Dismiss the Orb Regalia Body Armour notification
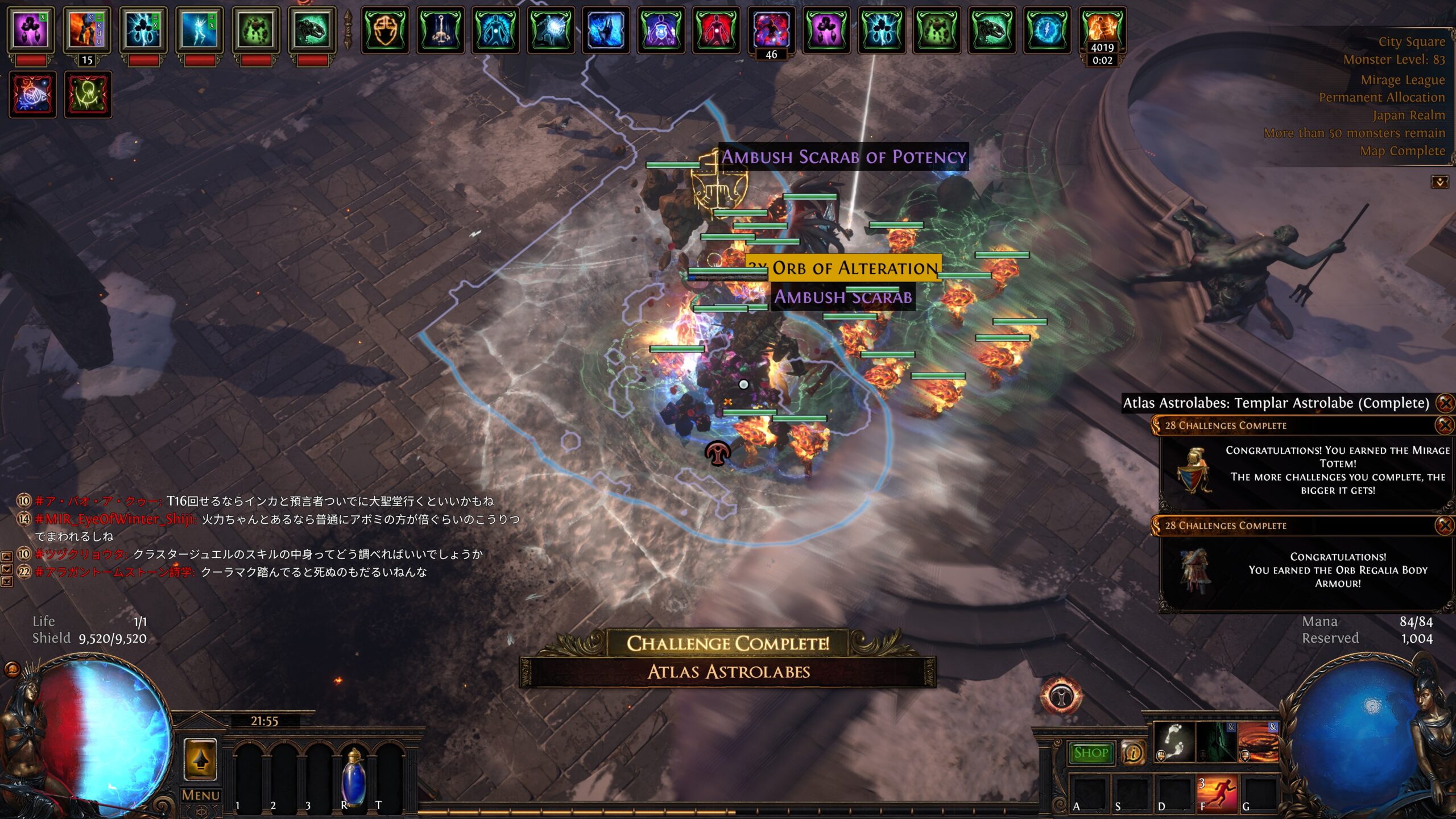 pos(1444,526)
